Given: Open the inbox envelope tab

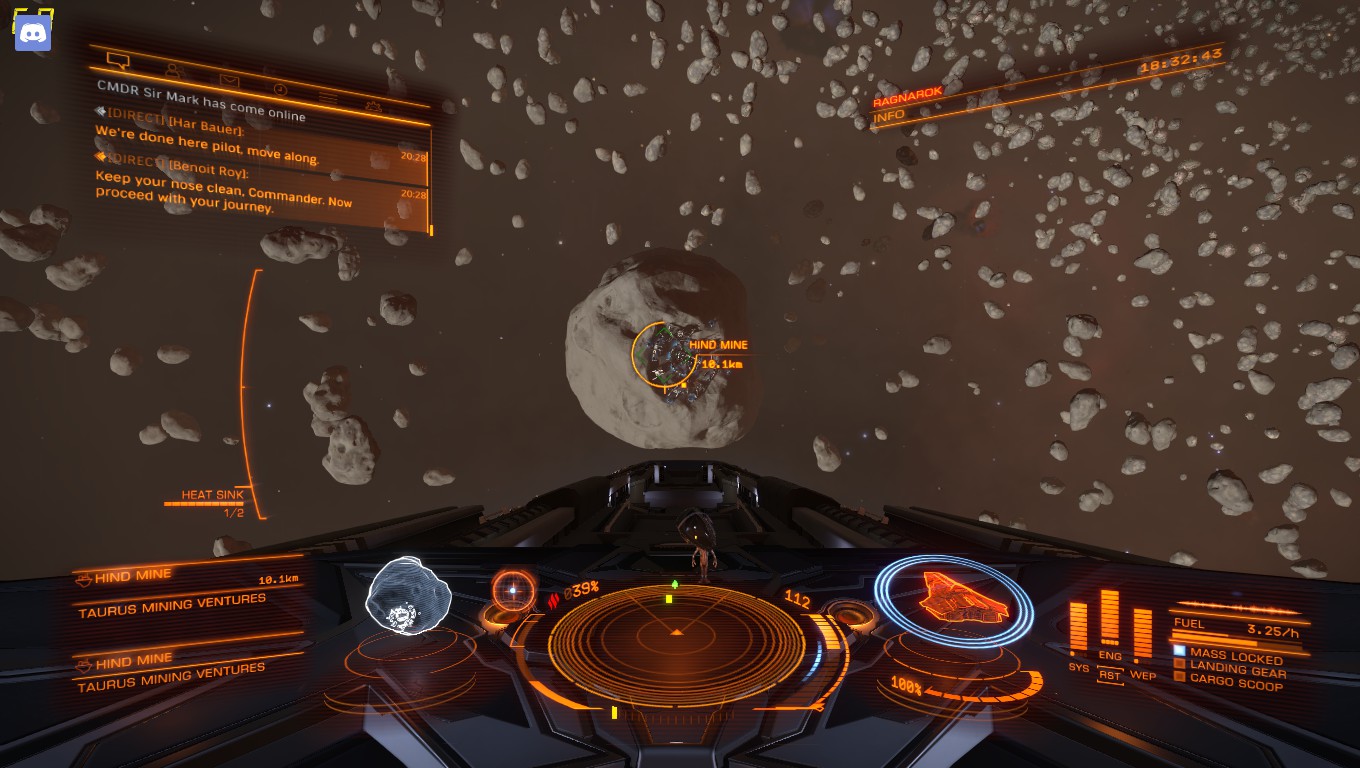Looking at the screenshot, I should 229,80.
